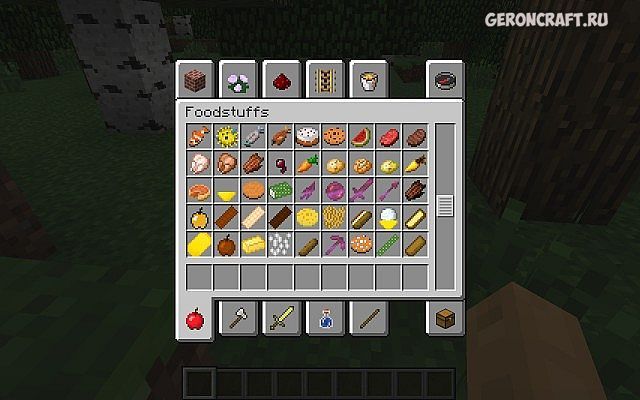Switch to the Decoration Blocks flower tab

point(239,79)
